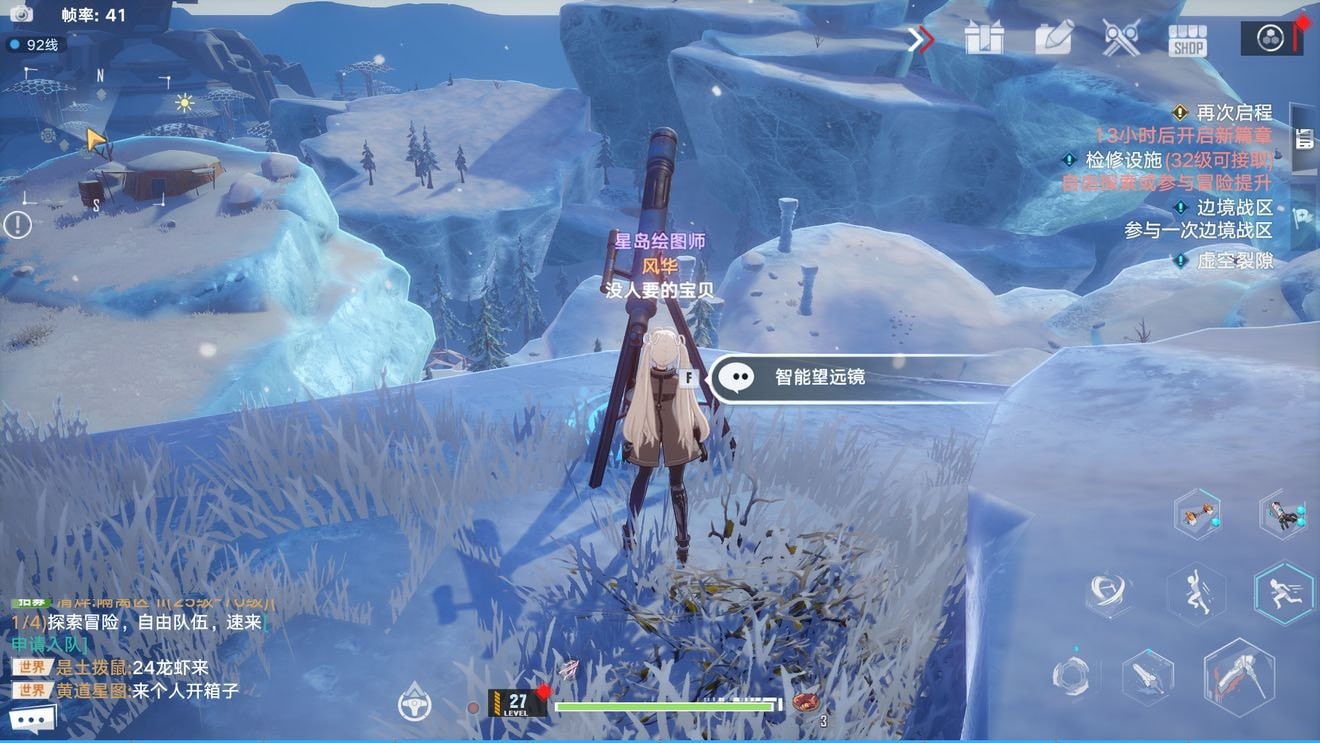Use the meat food quick-slot item

click(x=805, y=702)
